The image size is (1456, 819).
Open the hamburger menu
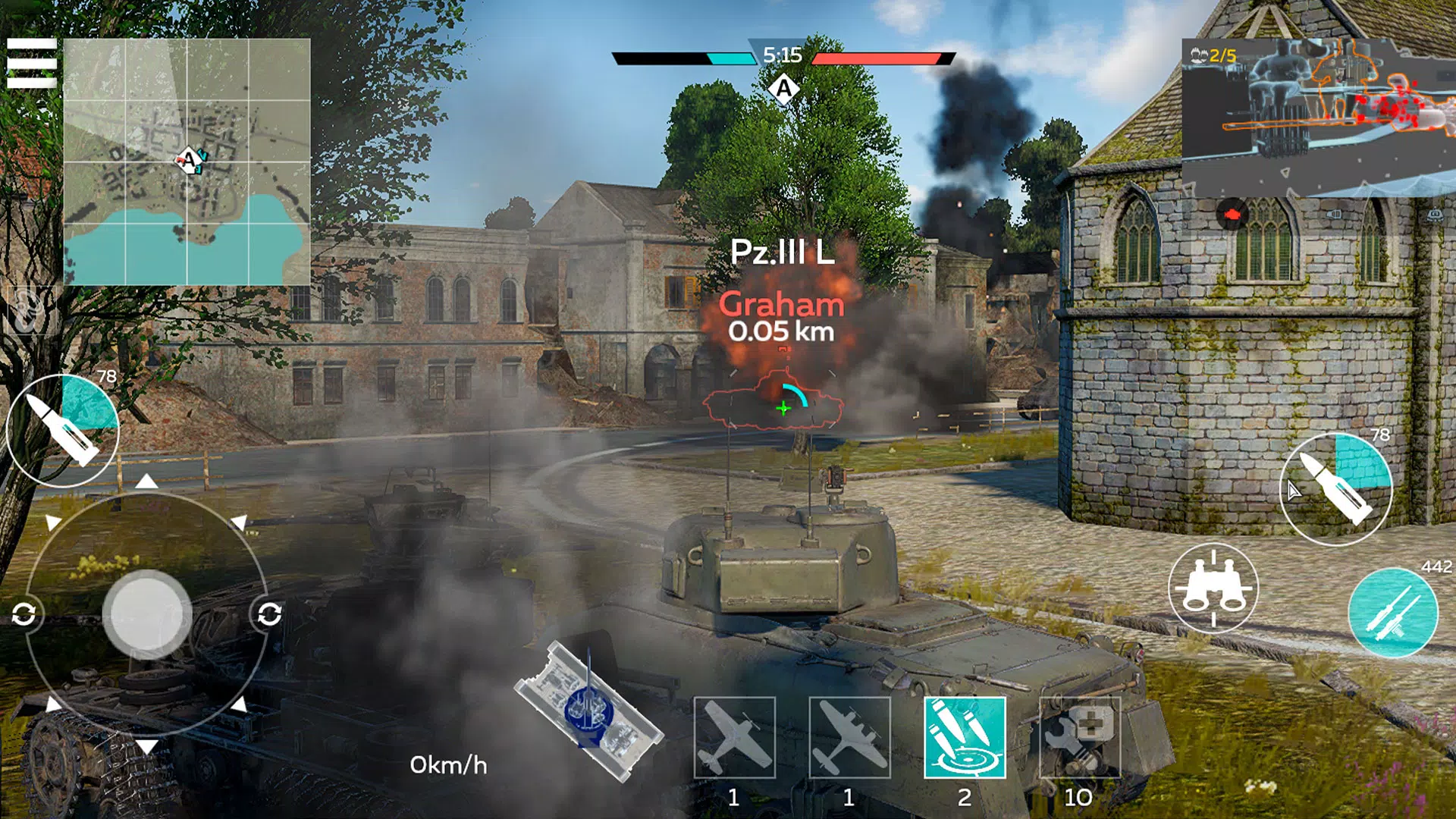(x=33, y=64)
